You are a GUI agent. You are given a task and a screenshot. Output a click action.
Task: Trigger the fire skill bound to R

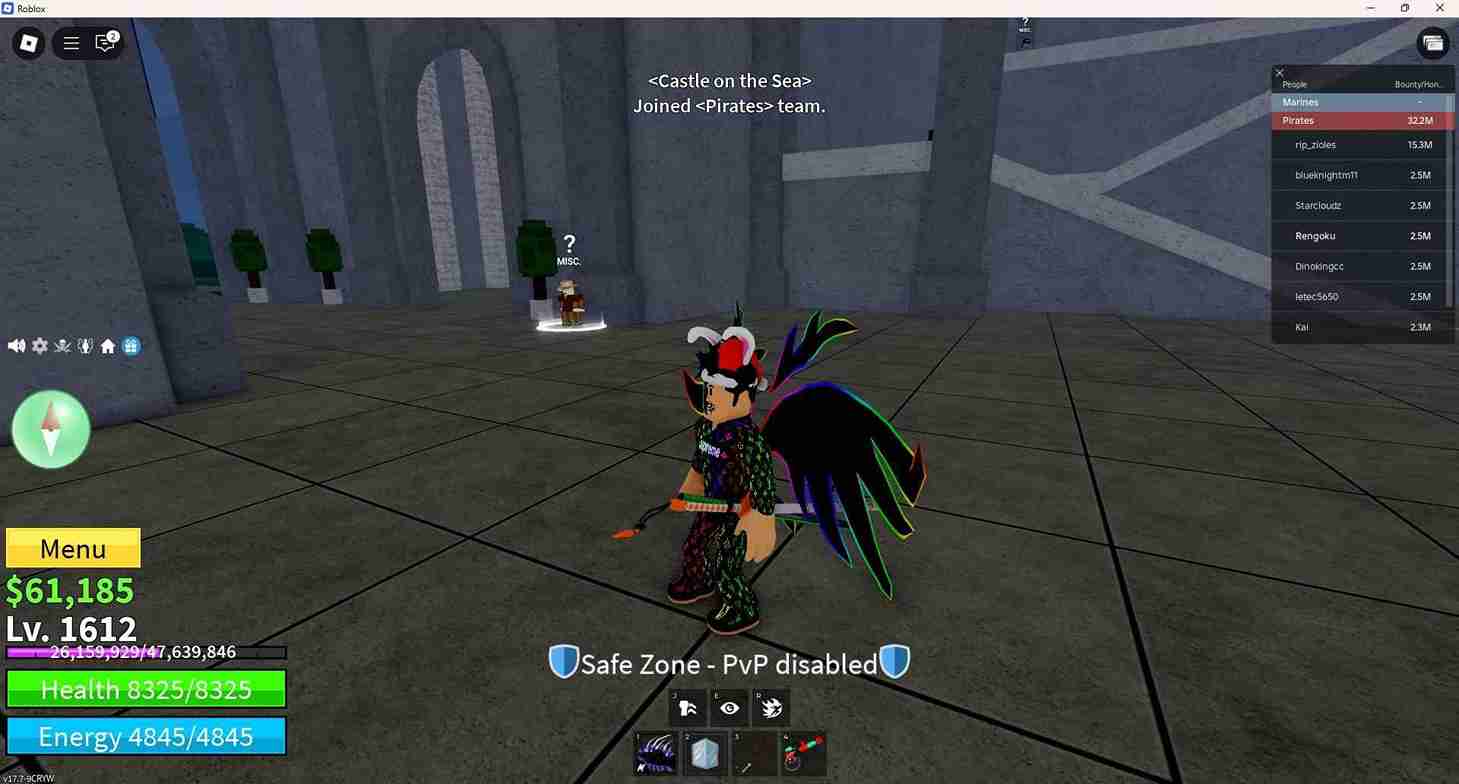[770, 707]
